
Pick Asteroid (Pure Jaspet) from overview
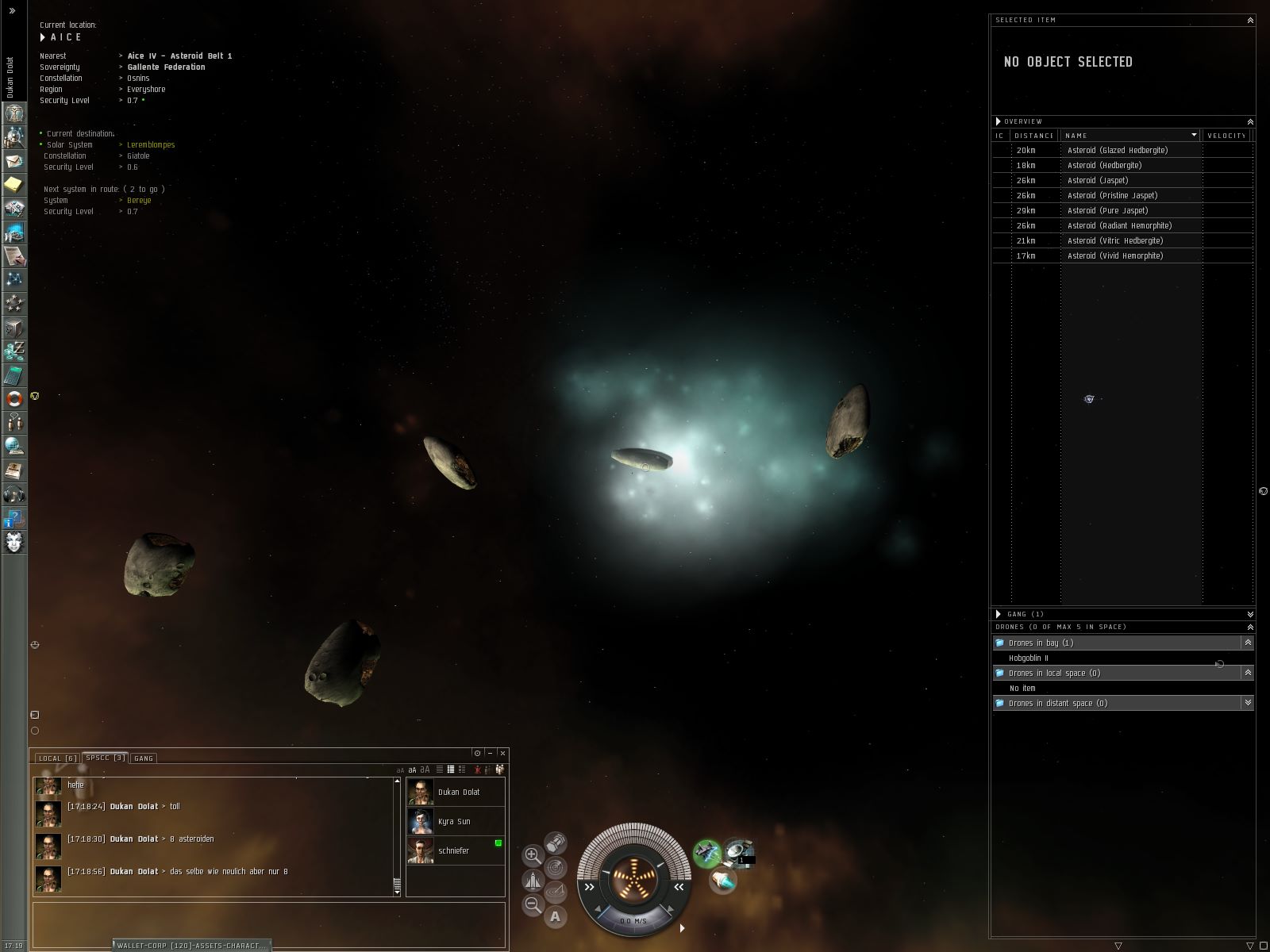(x=1108, y=210)
